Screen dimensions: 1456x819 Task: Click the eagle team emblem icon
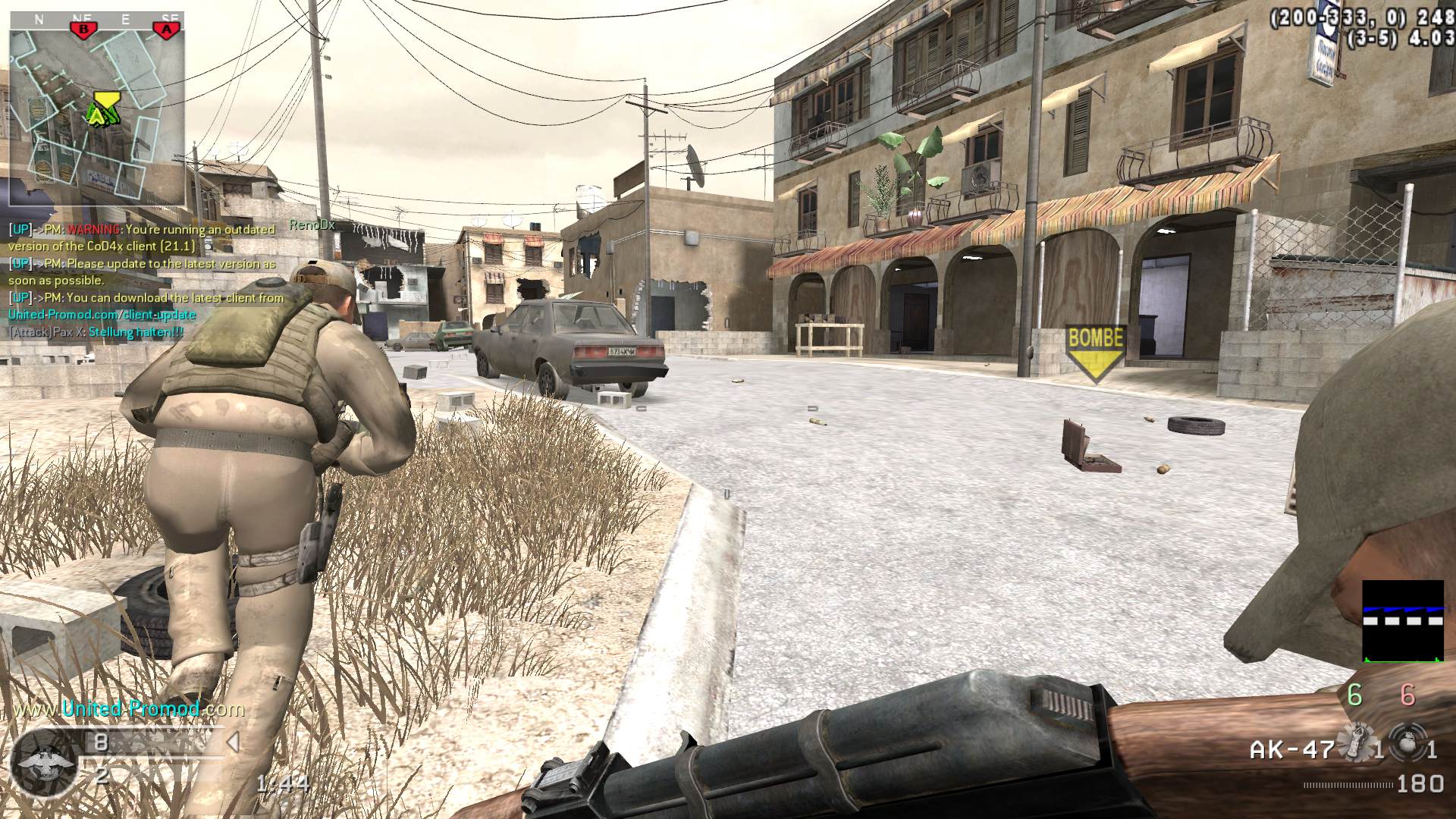[x=44, y=762]
